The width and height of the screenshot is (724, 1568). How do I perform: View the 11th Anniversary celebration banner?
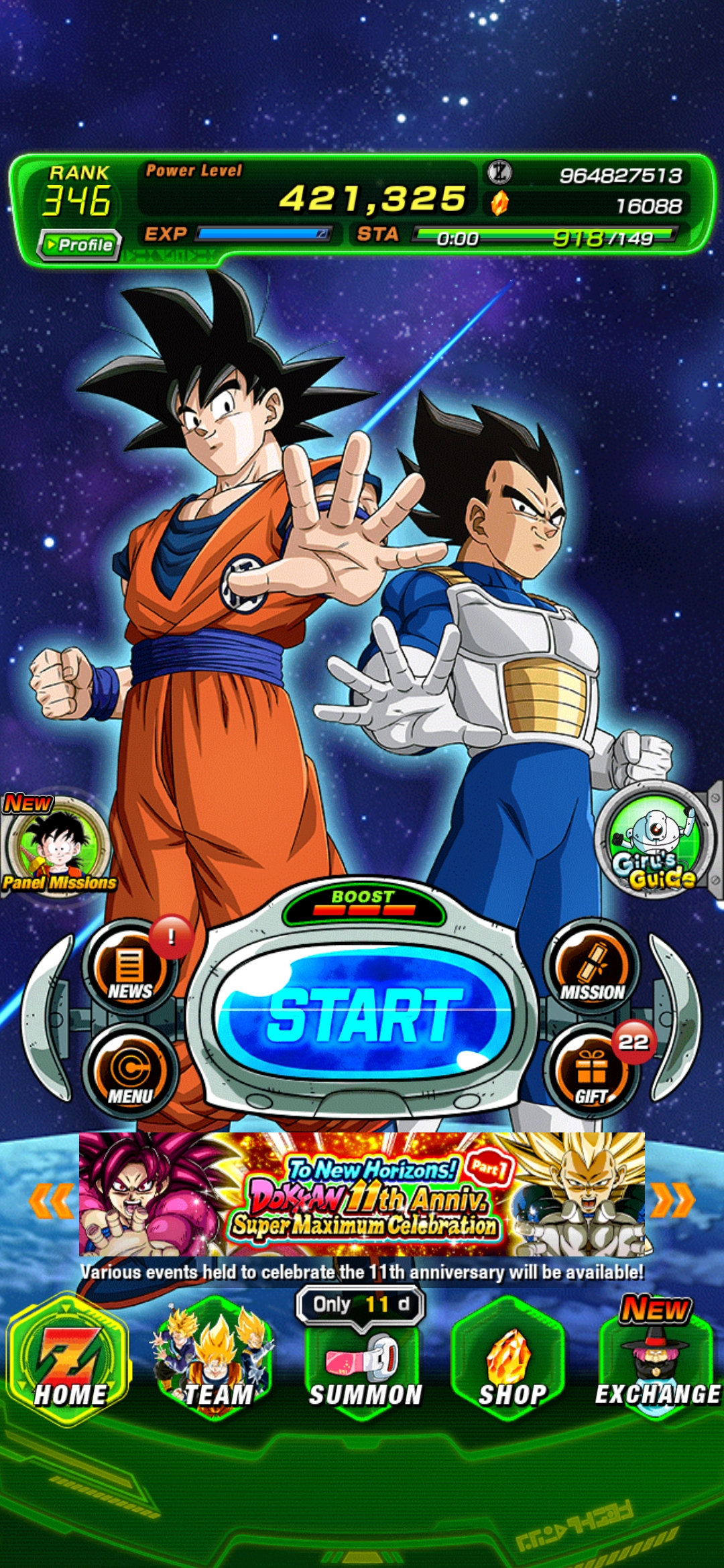[x=362, y=1194]
